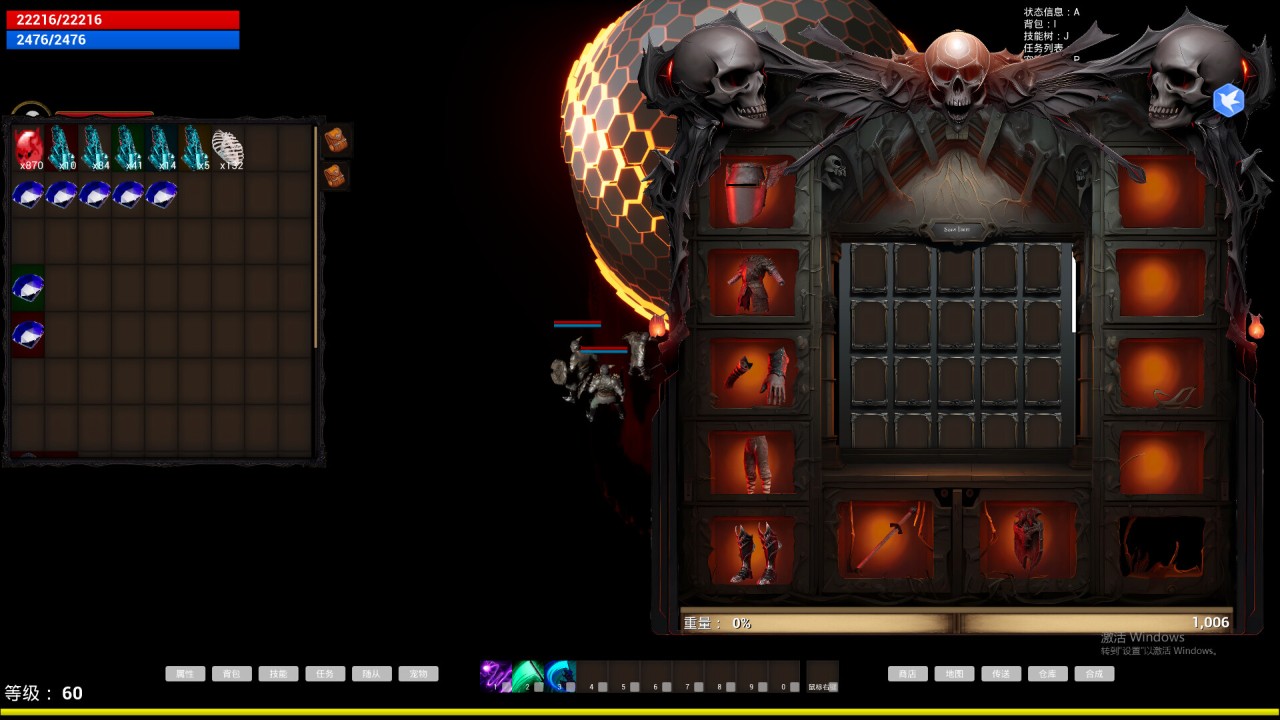Viewport: 1280px width, 720px height.
Task: Show the 任务 quest list
Action: coord(325,674)
